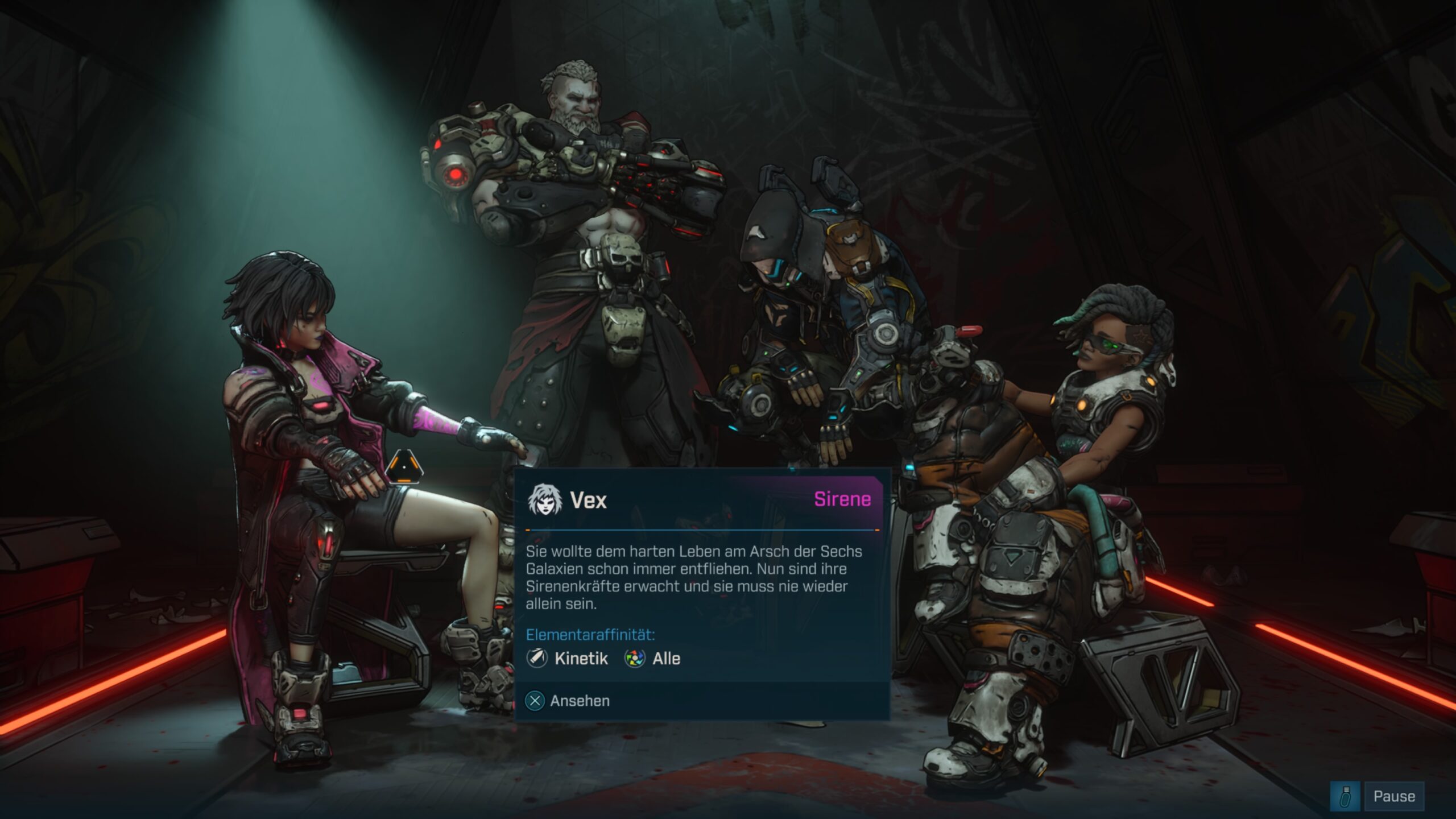This screenshot has height=819, width=1456.
Task: Open the Pause menu button
Action: pos(1393,796)
